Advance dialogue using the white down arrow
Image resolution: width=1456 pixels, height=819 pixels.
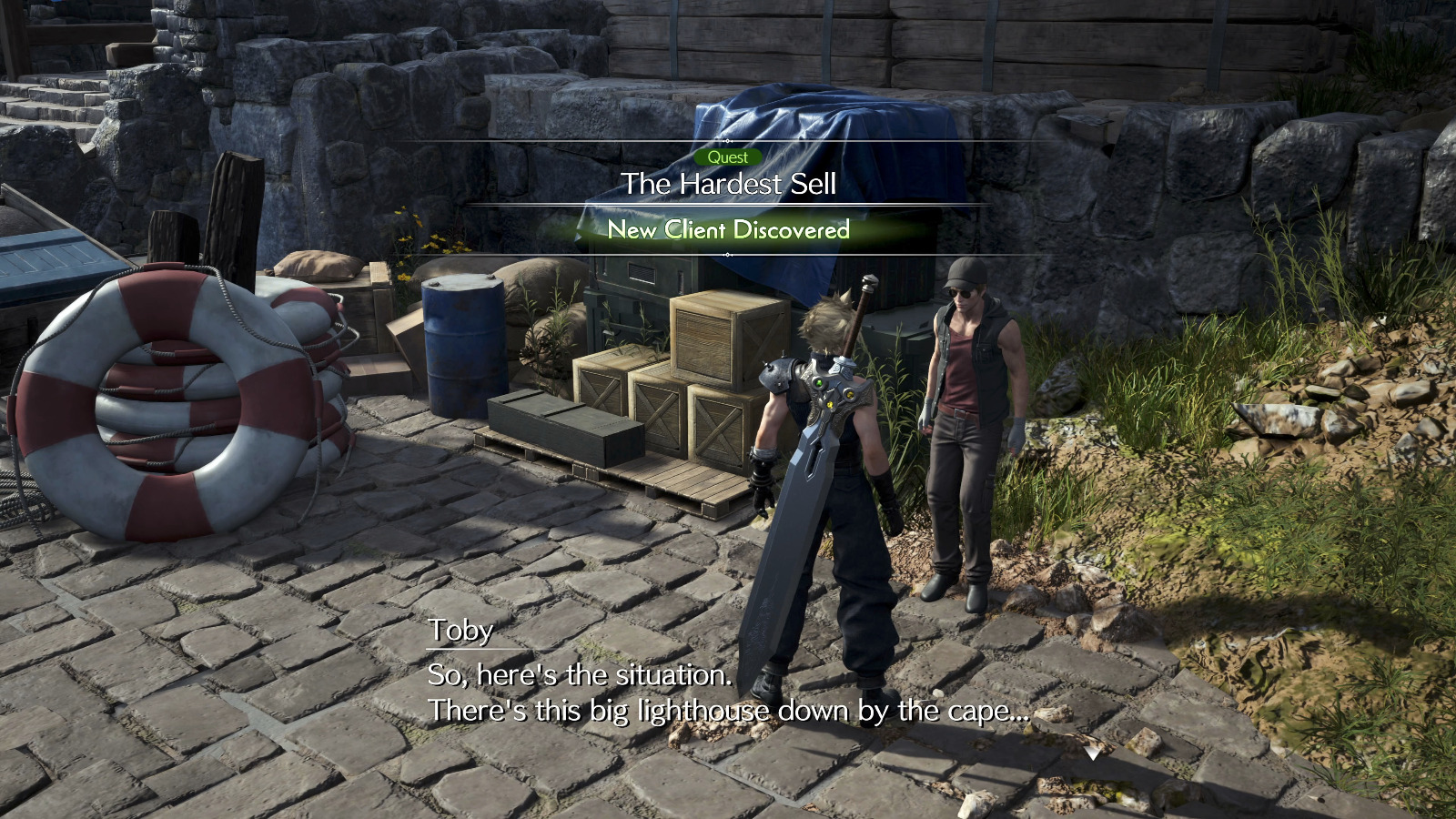pyautogui.click(x=1092, y=753)
